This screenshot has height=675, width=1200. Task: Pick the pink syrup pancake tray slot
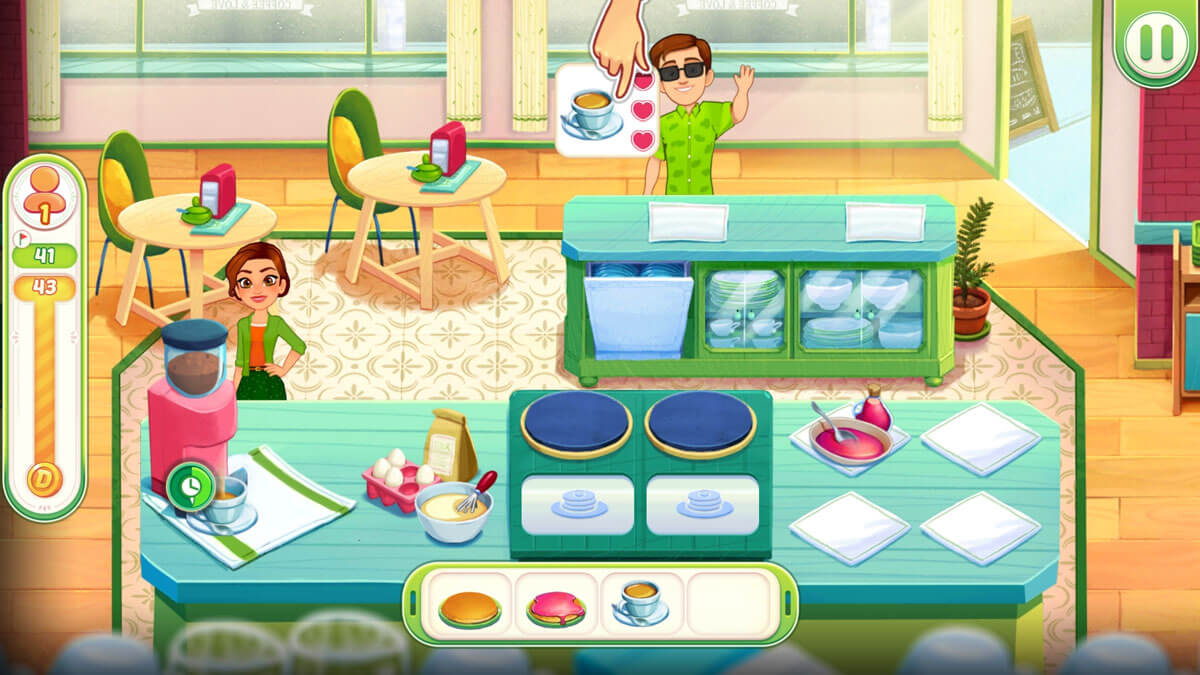click(x=556, y=608)
